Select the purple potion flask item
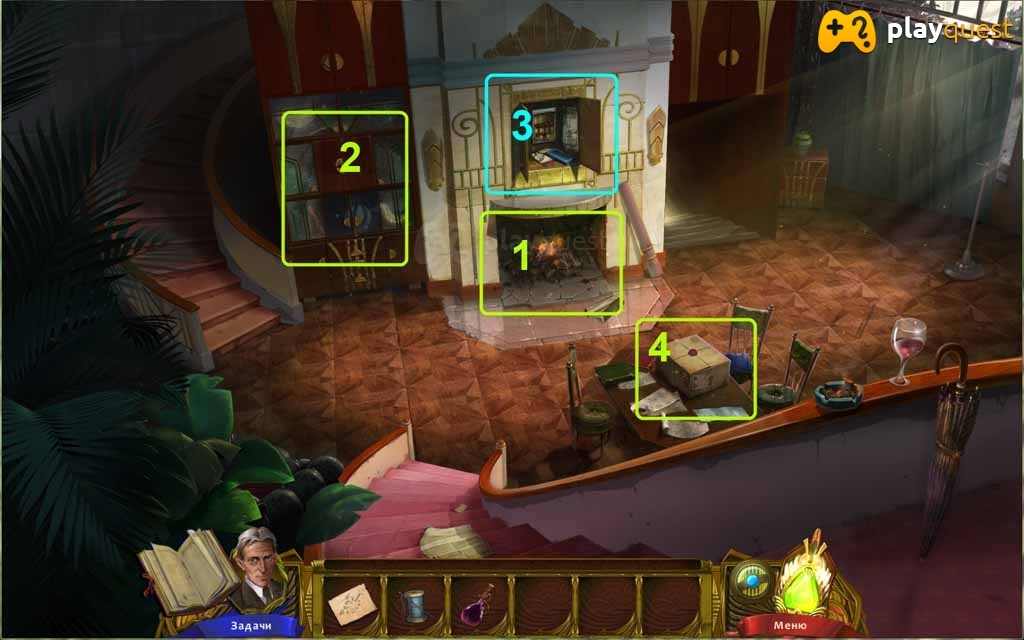The width and height of the screenshot is (1024, 640). pos(479,603)
